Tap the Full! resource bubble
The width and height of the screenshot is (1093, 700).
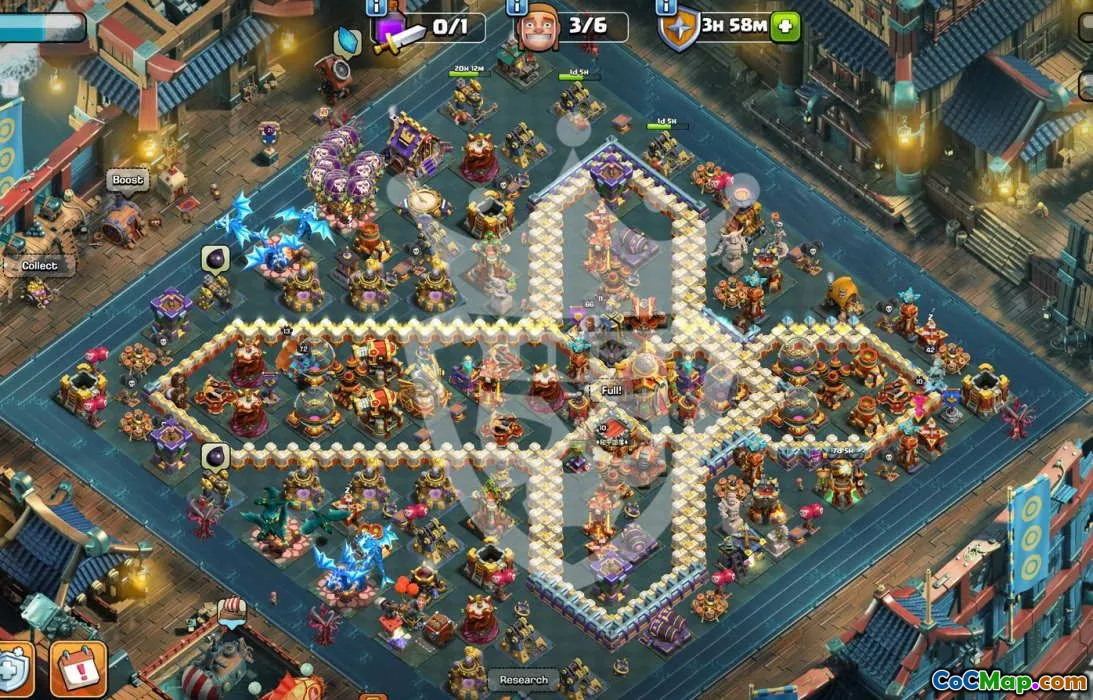coord(612,391)
